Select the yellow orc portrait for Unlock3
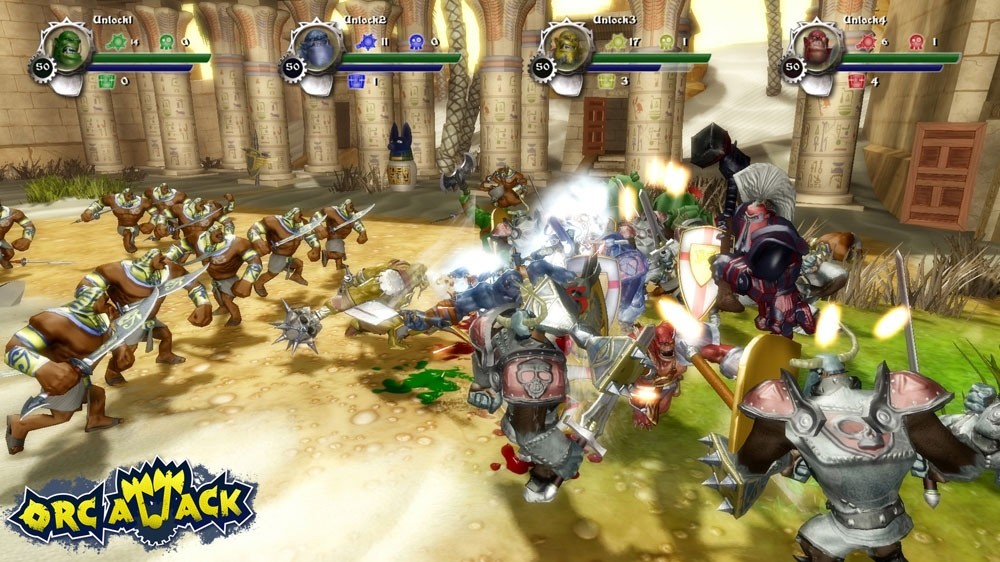 (568, 47)
